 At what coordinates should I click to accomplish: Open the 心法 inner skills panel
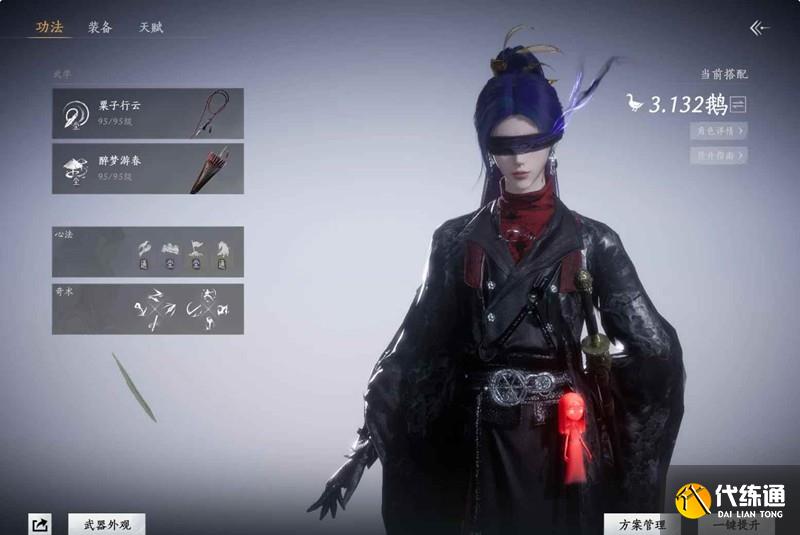(x=148, y=252)
